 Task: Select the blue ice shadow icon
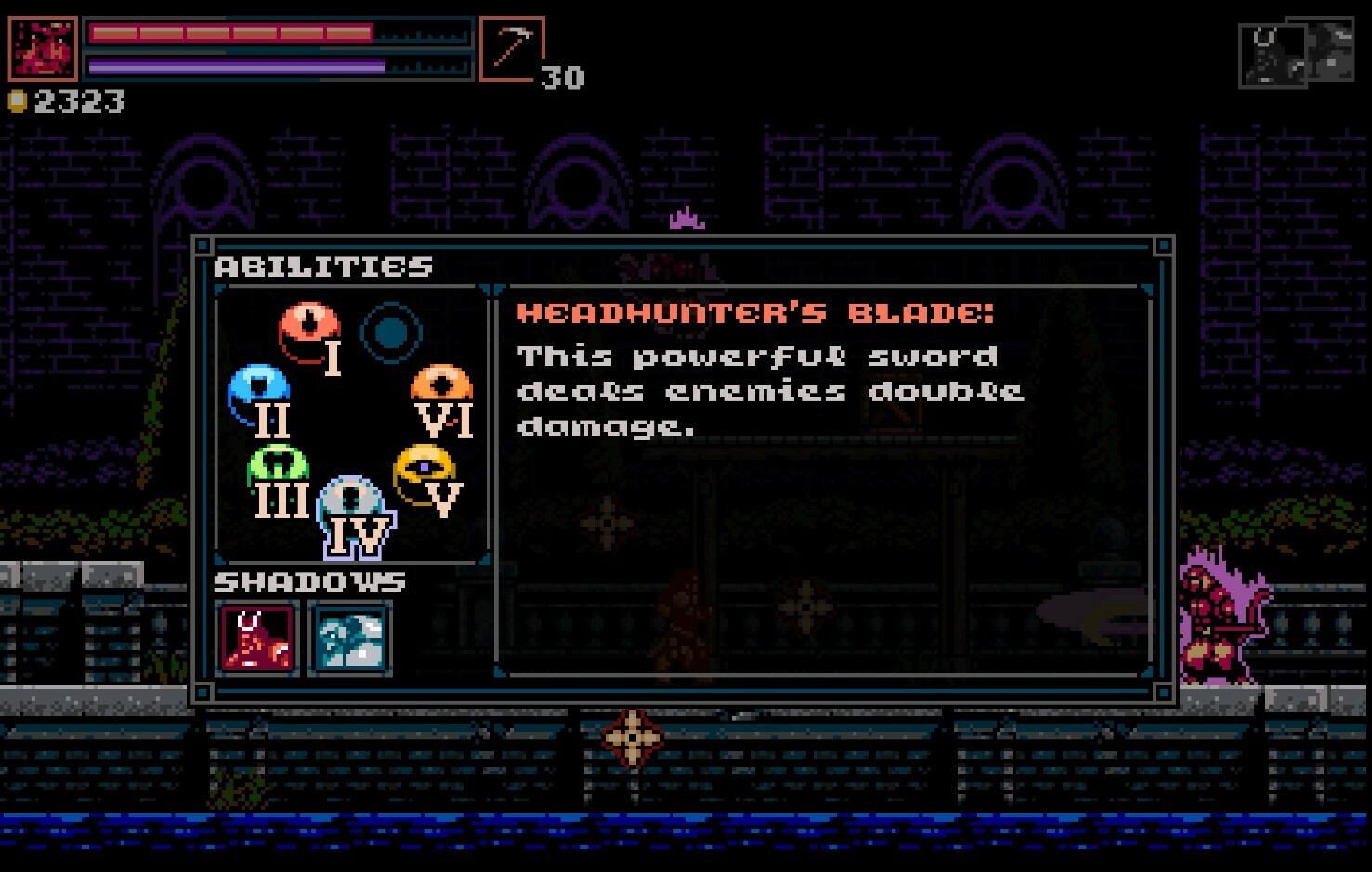[351, 639]
